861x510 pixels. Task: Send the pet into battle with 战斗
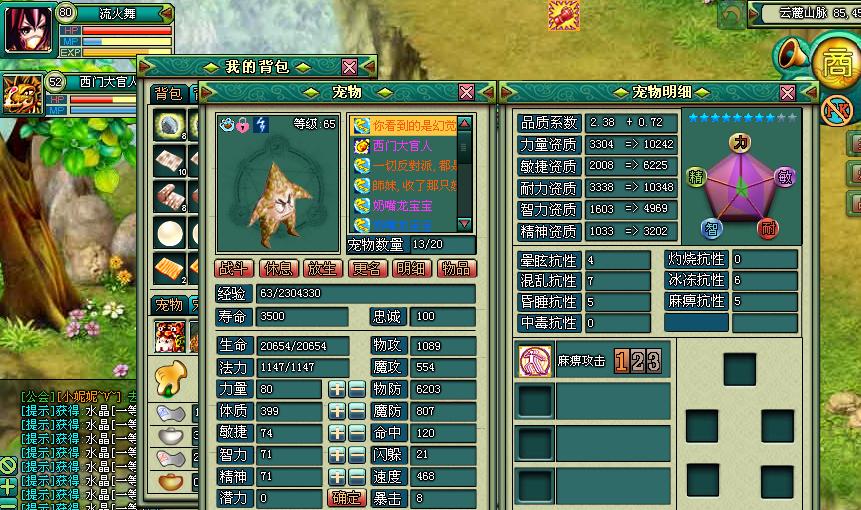(x=234, y=268)
